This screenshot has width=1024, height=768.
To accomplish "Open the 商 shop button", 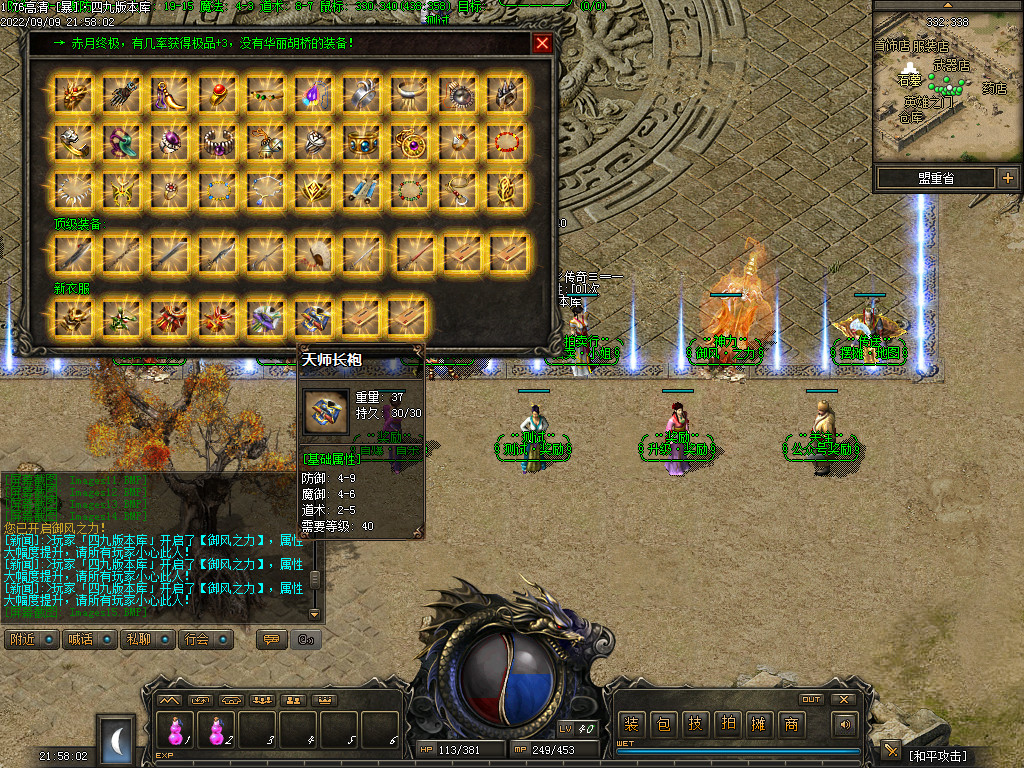I will click(791, 725).
